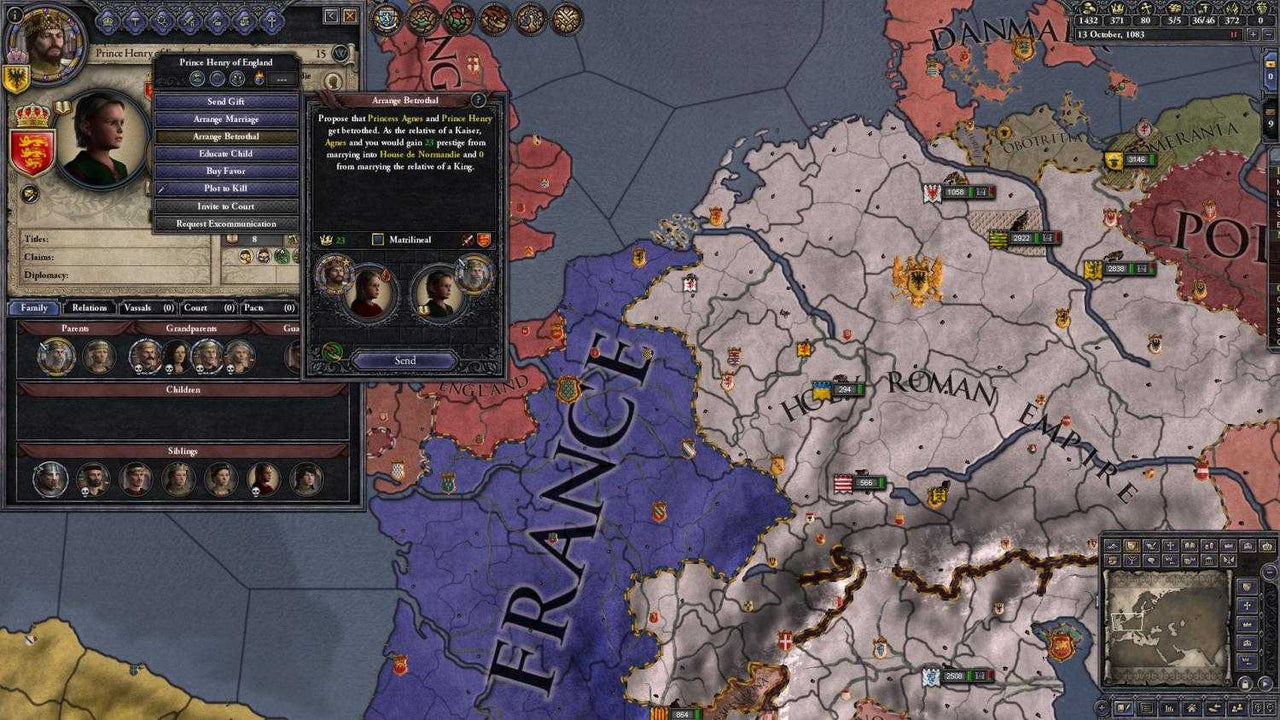1280x720 pixels.
Task: Open the piety icon in the top resource bar
Action: click(x=1146, y=10)
